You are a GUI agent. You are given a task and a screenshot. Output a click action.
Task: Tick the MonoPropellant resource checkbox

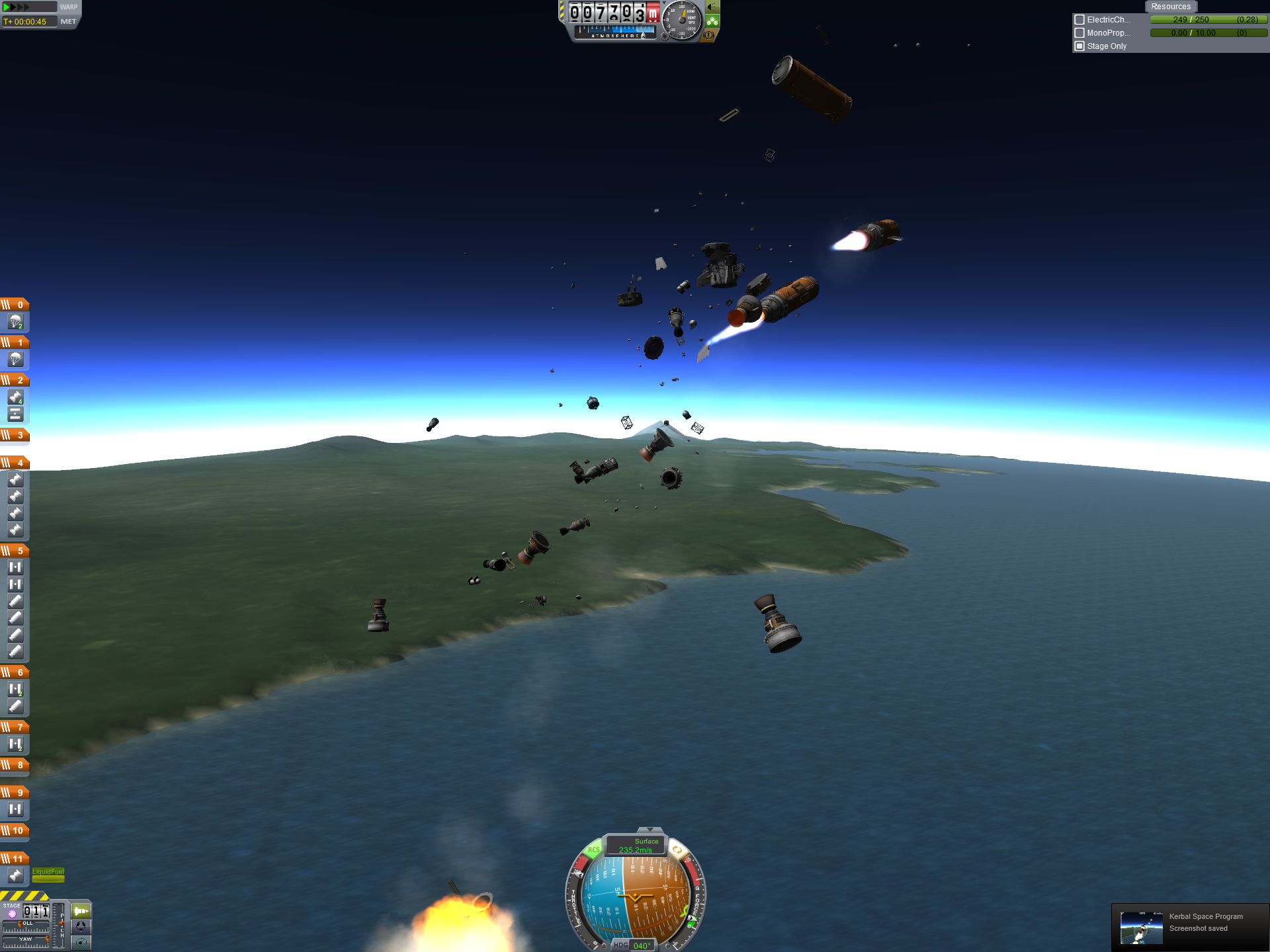pyautogui.click(x=1079, y=33)
